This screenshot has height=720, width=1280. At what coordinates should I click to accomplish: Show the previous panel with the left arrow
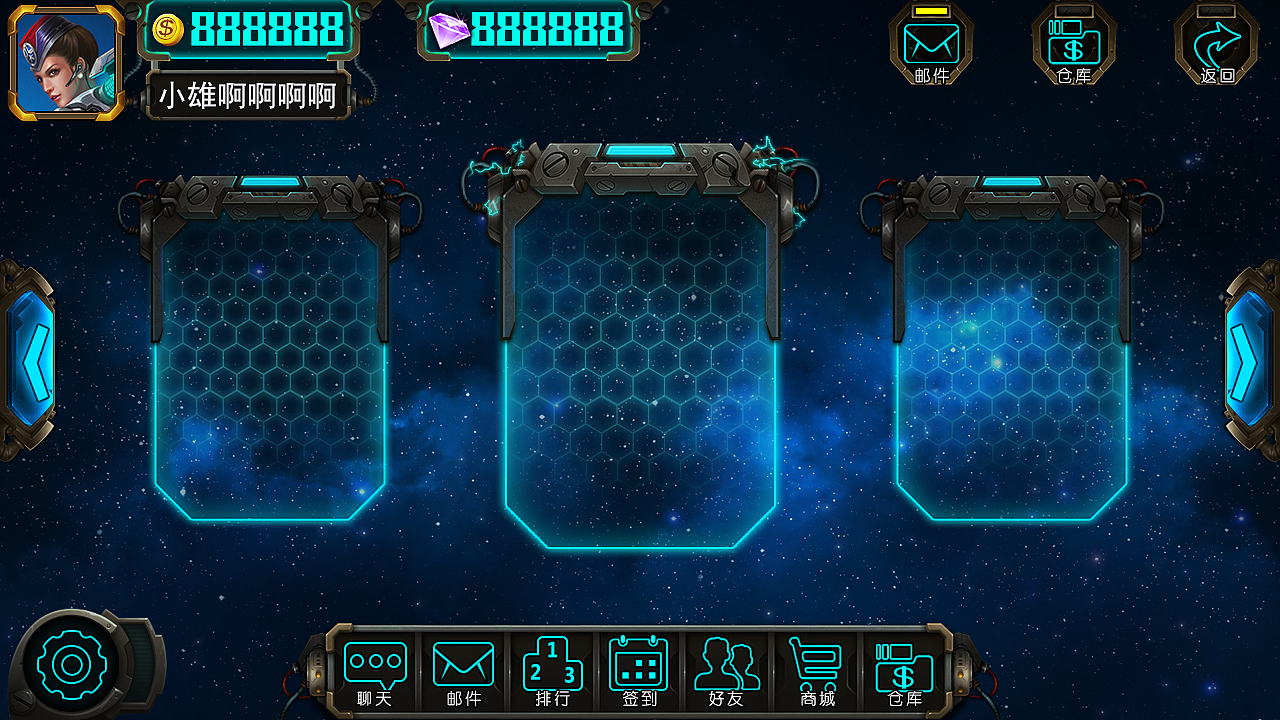[28, 356]
